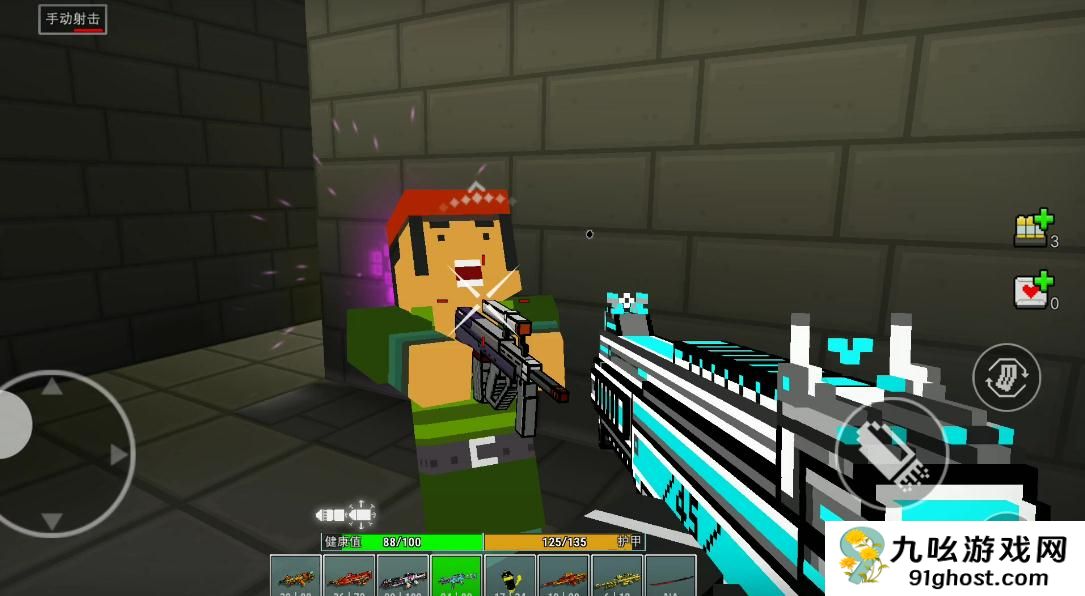The height and width of the screenshot is (596, 1085).
Task: Select the yellow and black creature slot
Action: (x=510, y=576)
